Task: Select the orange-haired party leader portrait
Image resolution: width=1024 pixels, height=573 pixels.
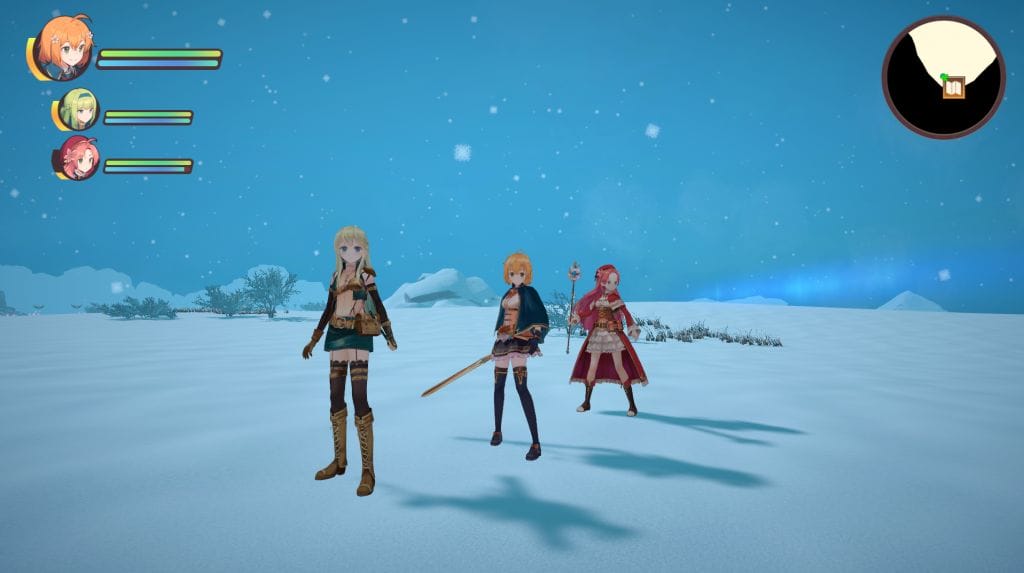Action: tap(64, 48)
